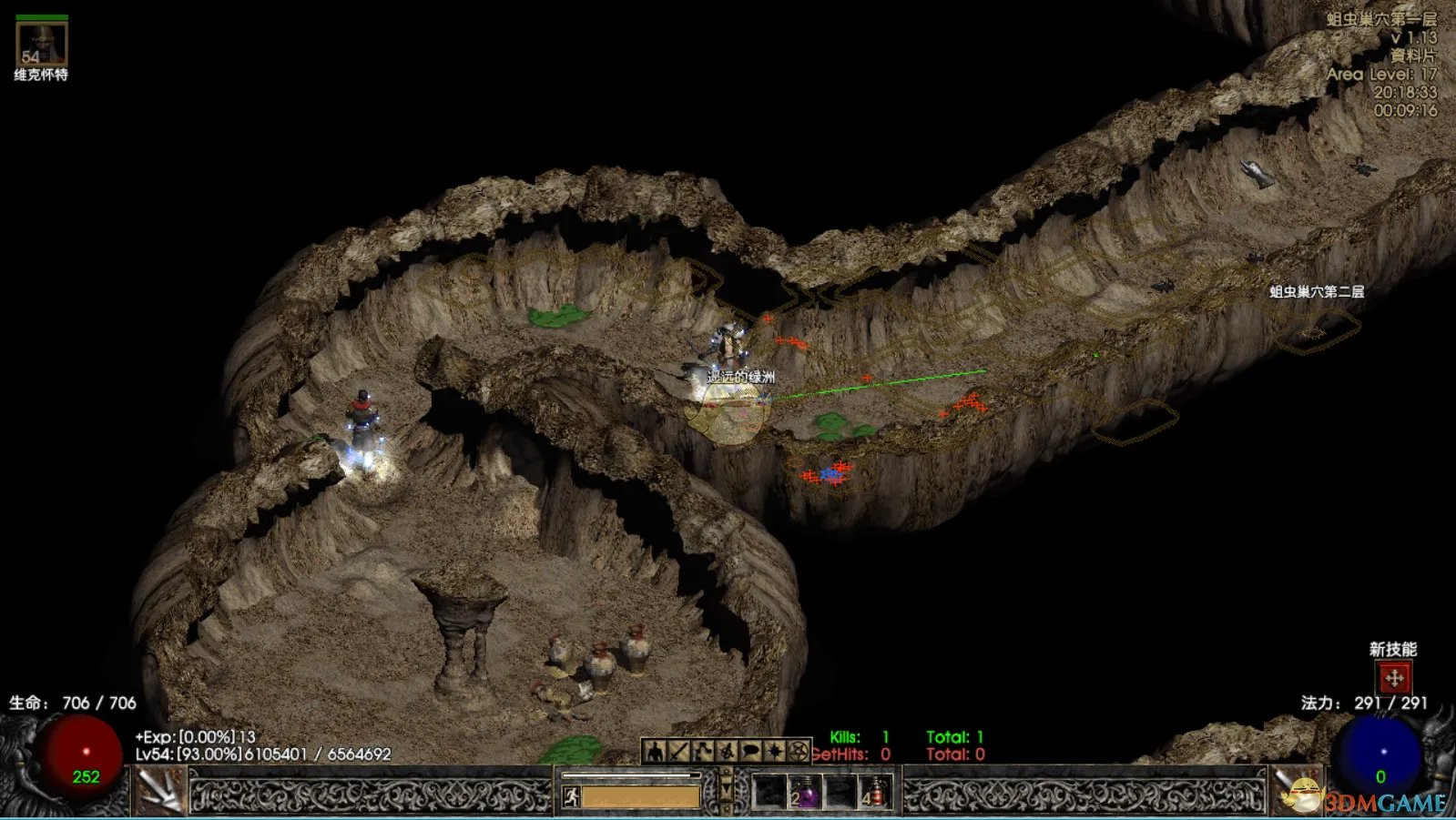Use the purple rejuvenation potion in belt
Screen dimensions: 1456x820
[x=805, y=792]
